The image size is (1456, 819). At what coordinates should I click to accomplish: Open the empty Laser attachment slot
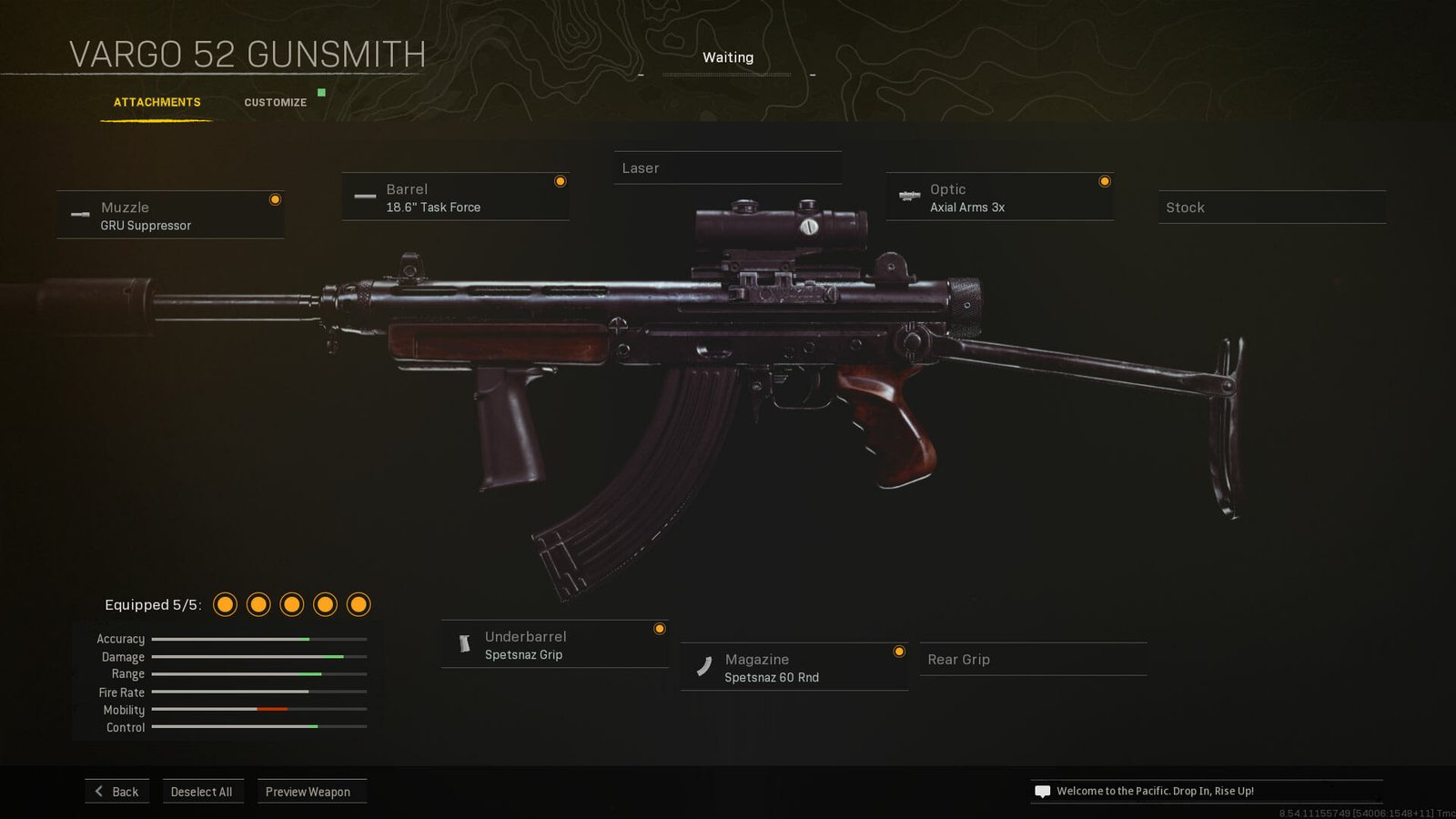(727, 168)
